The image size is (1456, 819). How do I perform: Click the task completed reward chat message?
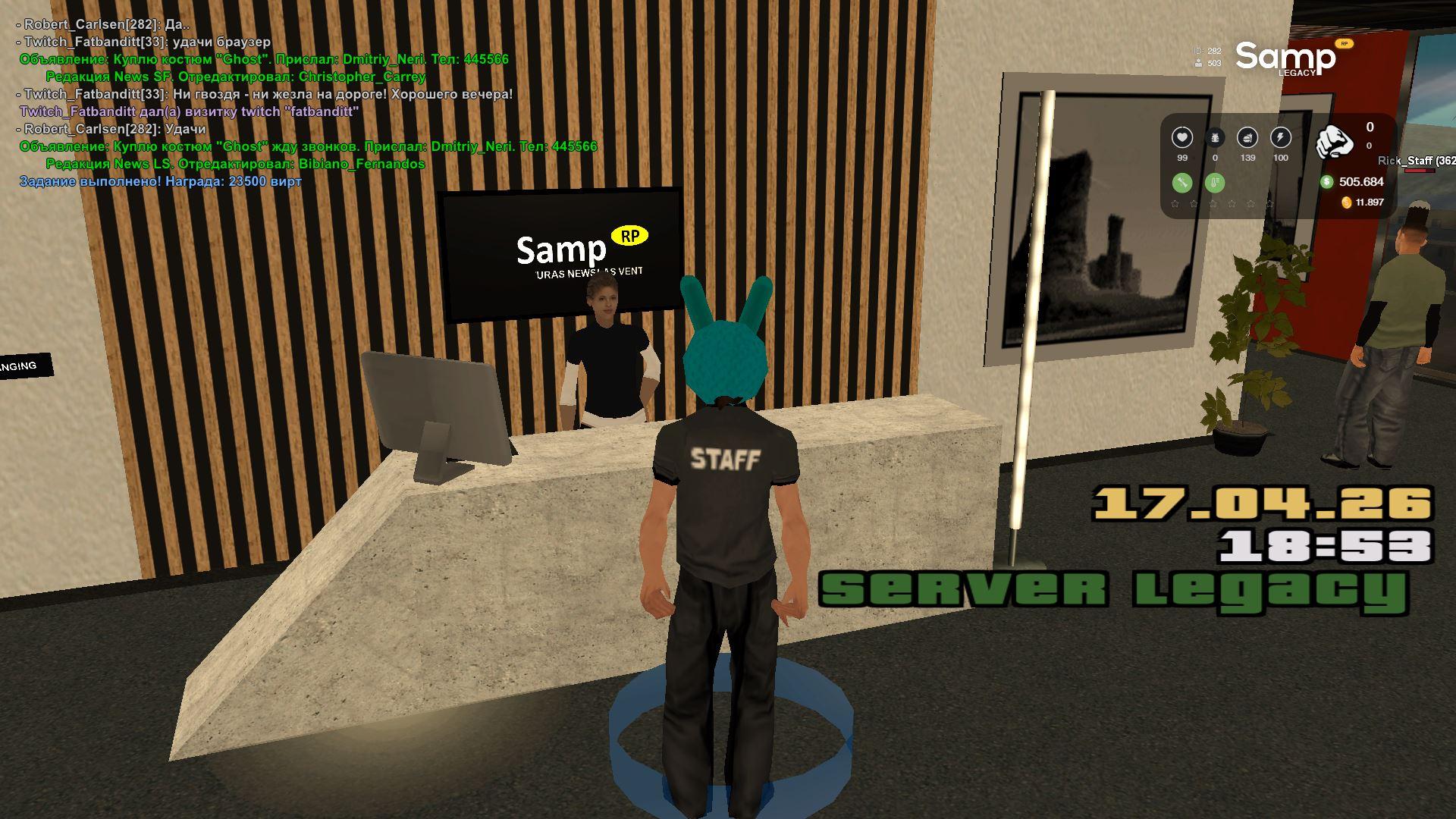click(161, 182)
